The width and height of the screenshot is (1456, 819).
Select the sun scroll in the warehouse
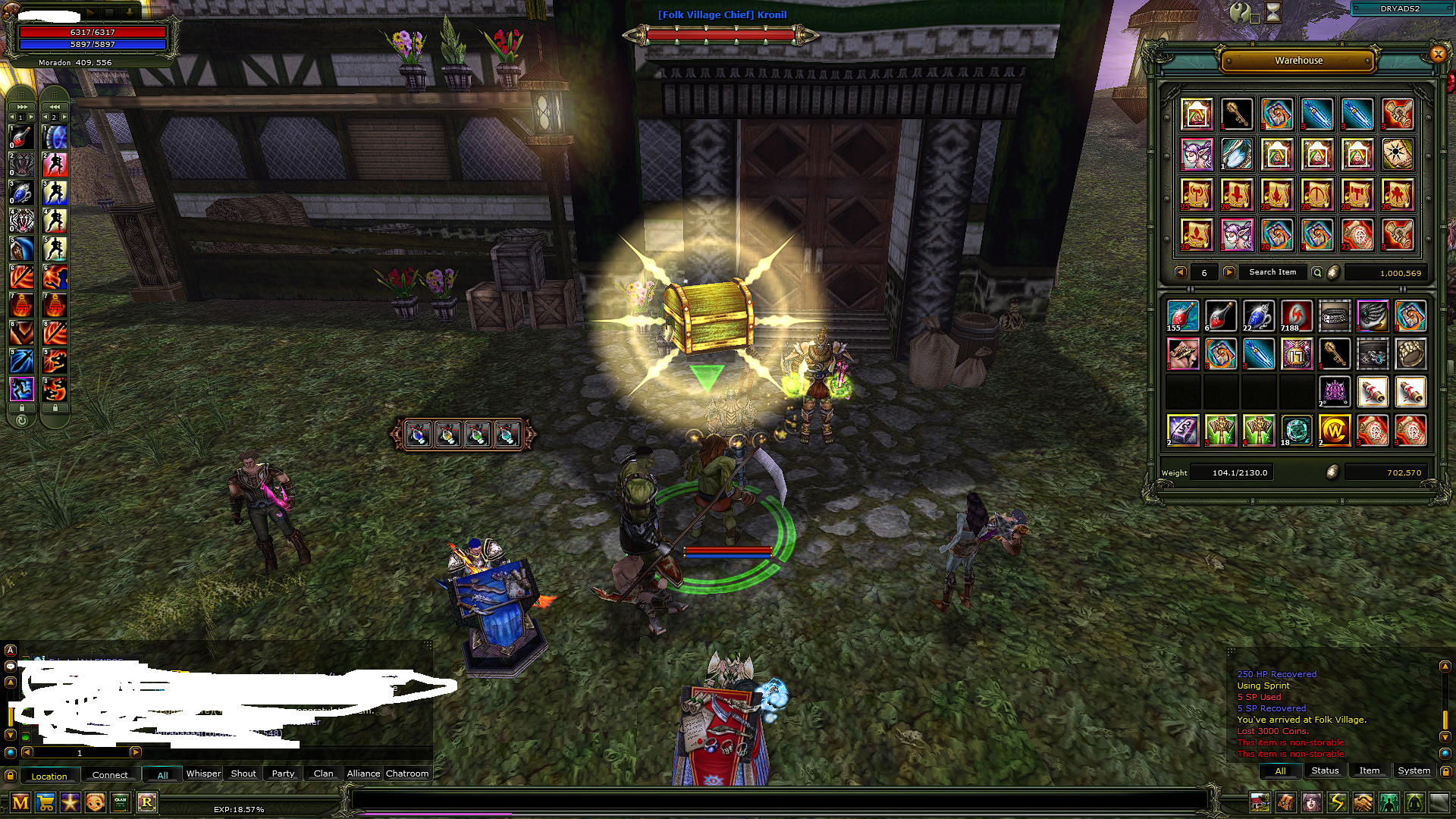pos(1397,154)
